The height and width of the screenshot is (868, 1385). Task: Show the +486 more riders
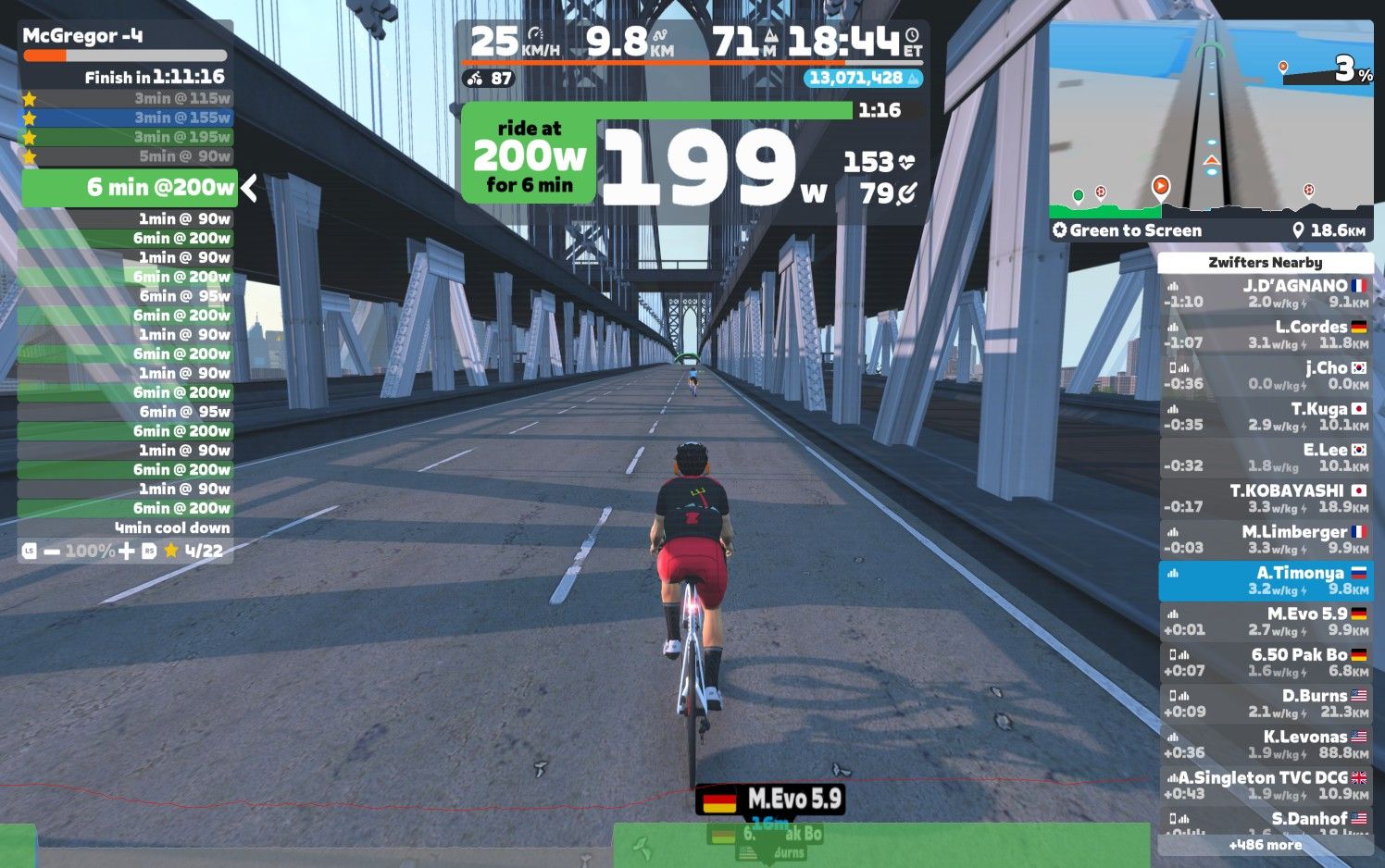(1266, 845)
